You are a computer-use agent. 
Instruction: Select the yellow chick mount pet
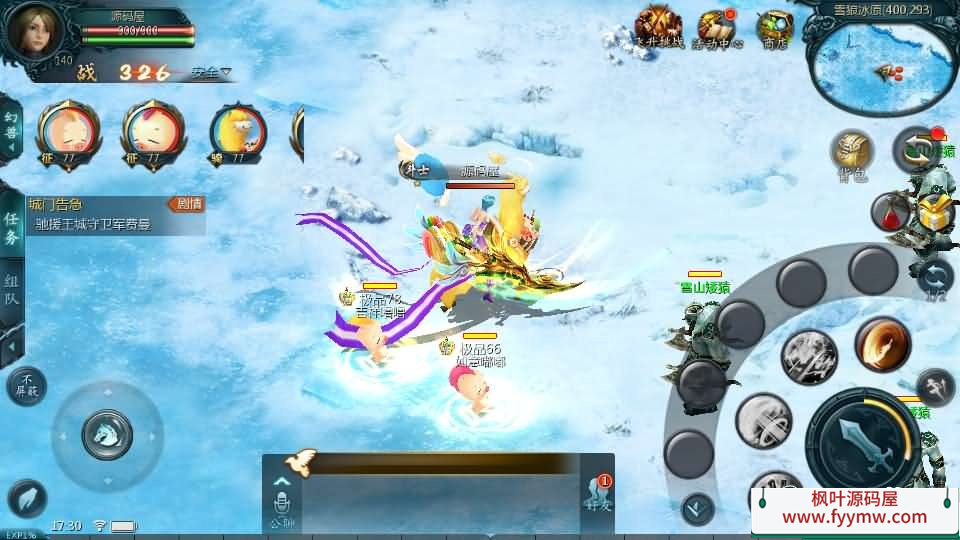(x=237, y=133)
